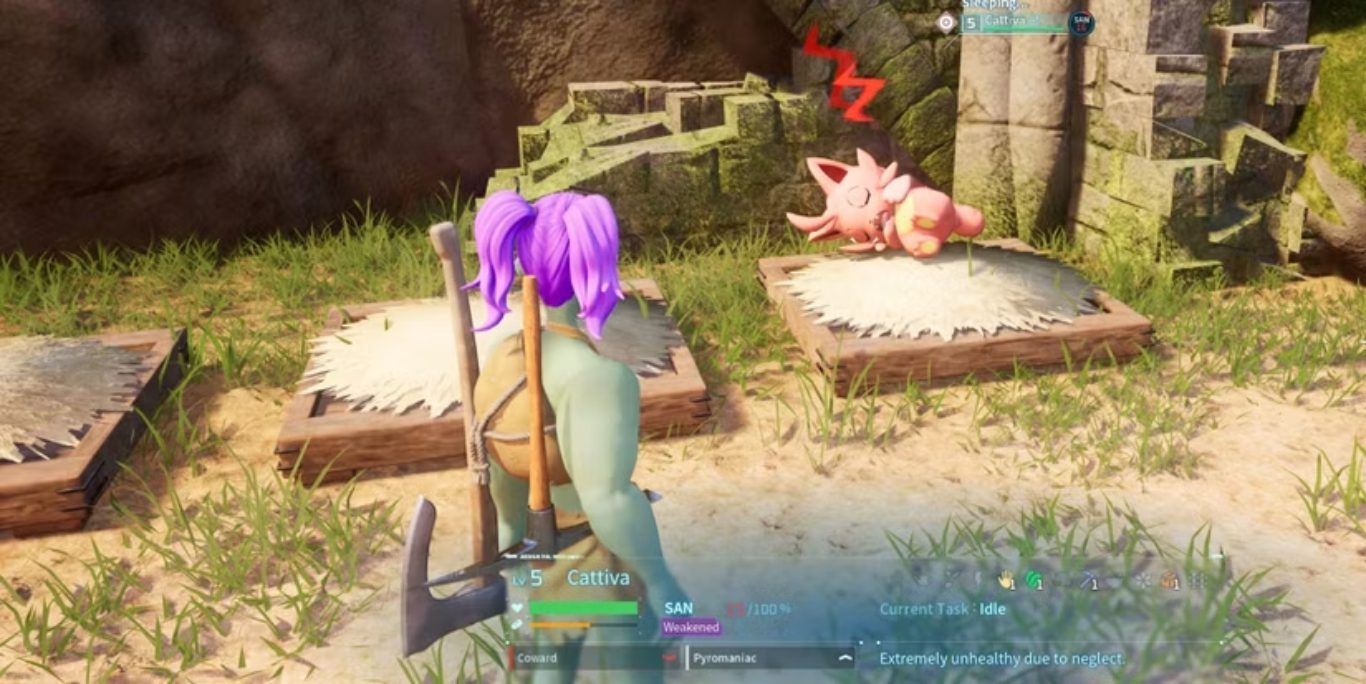This screenshot has height=684, width=1366.
Task: Click the pickaxe Mining suitability icon
Action: [1088, 580]
